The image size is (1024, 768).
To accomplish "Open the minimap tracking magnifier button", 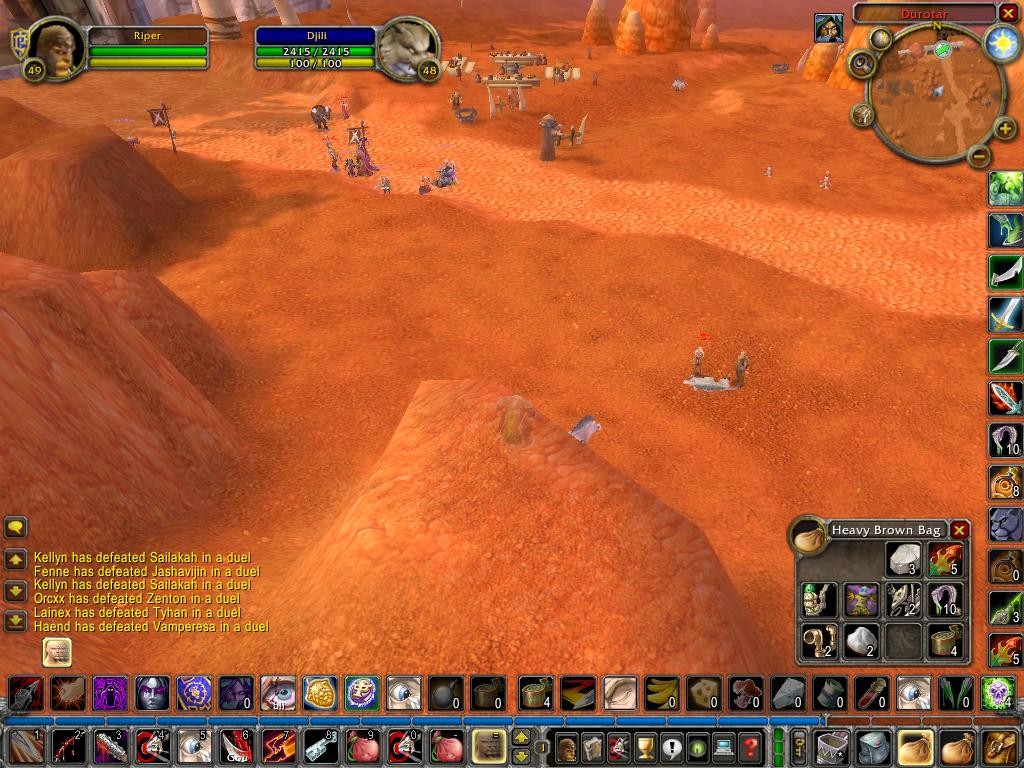I will [860, 64].
